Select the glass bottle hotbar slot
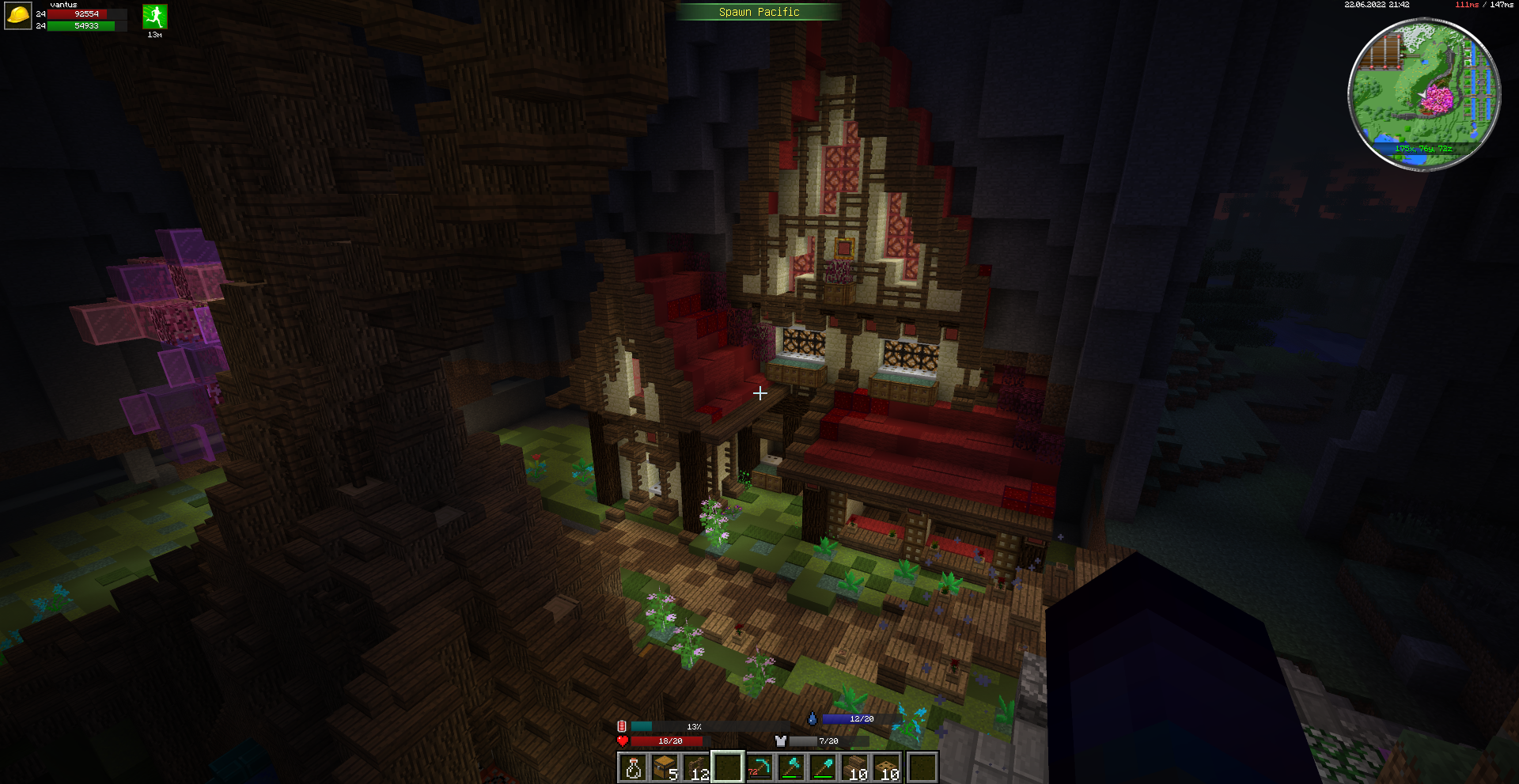1519x784 pixels. pos(633,767)
